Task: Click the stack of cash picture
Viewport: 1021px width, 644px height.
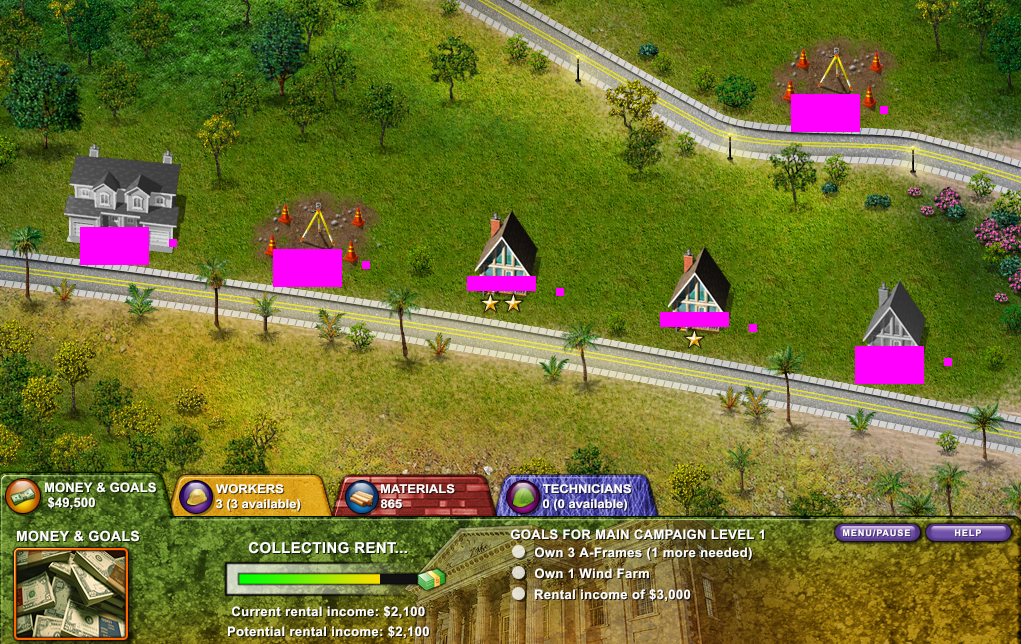Action: 71,594
